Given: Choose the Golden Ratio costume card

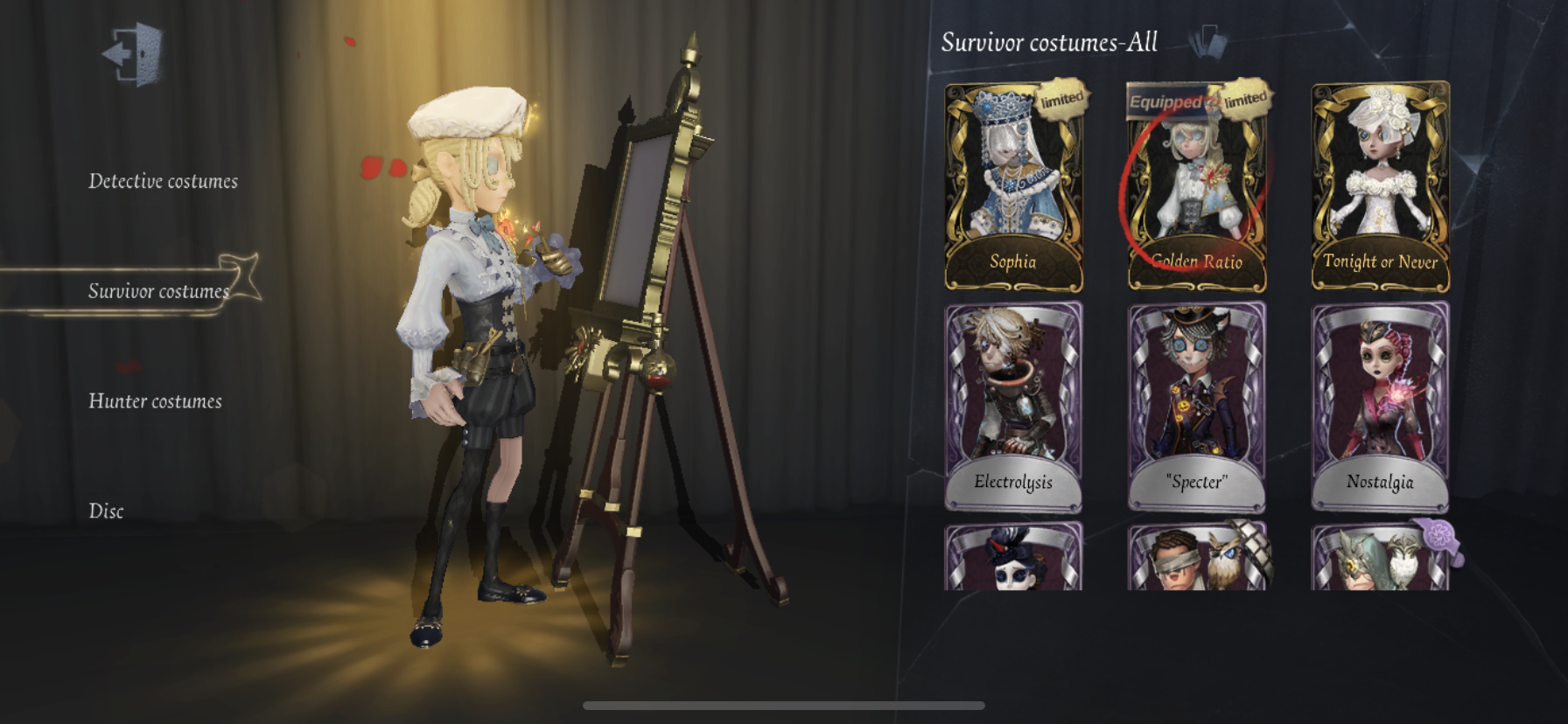Looking at the screenshot, I should tap(1196, 187).
